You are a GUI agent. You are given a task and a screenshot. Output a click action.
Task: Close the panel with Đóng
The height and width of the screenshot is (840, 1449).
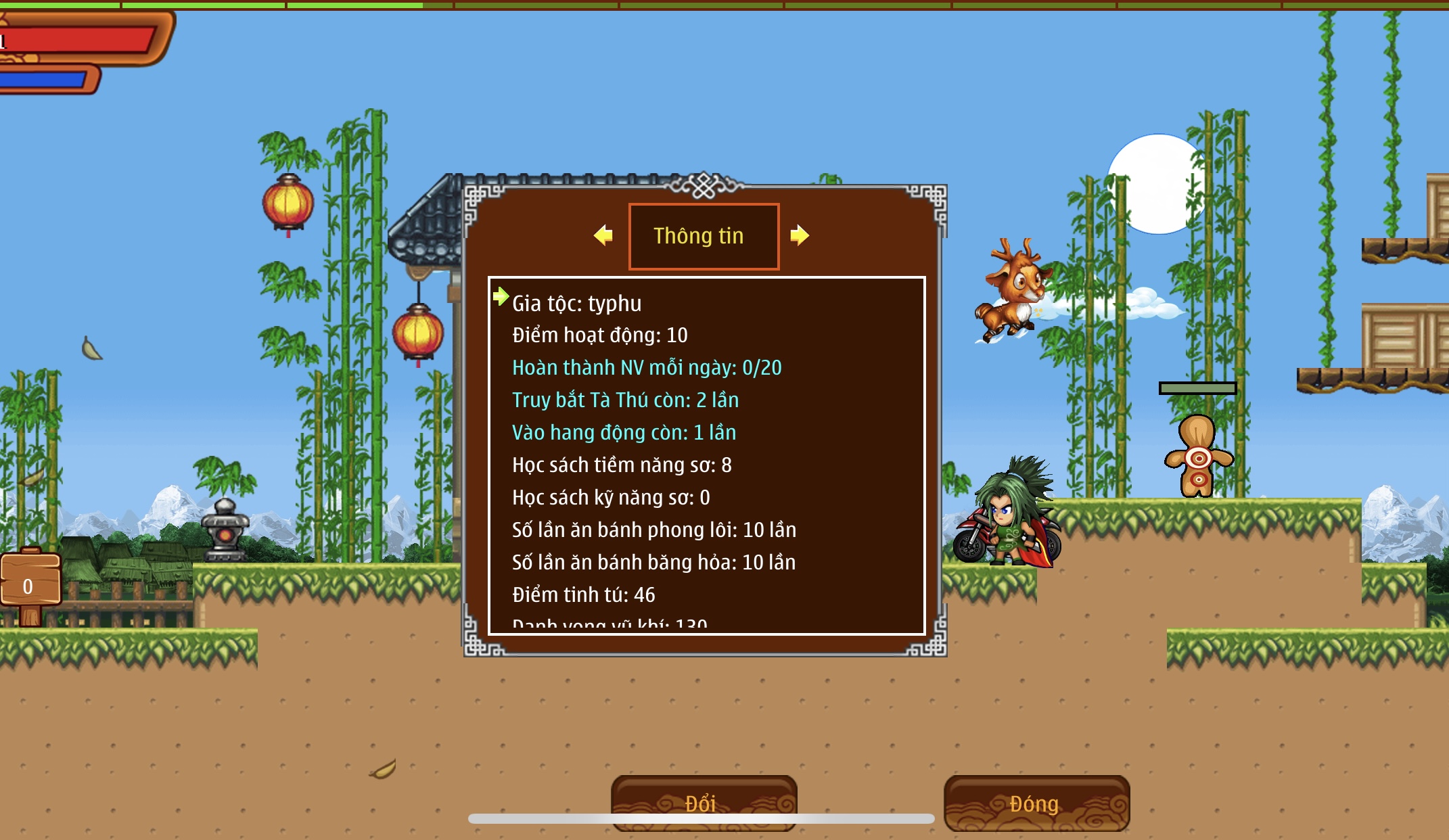[x=1036, y=803]
